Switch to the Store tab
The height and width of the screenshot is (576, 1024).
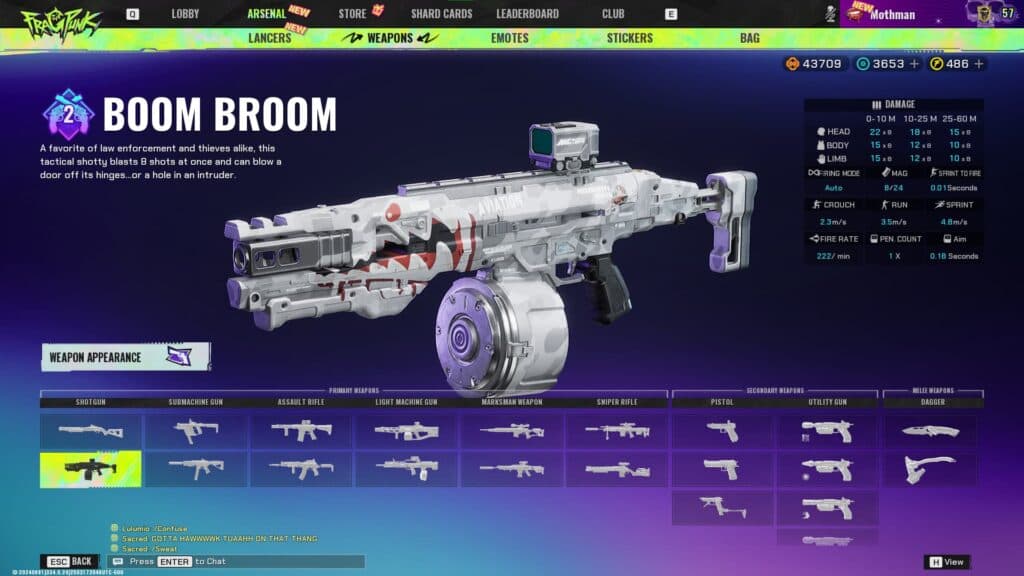[352, 14]
